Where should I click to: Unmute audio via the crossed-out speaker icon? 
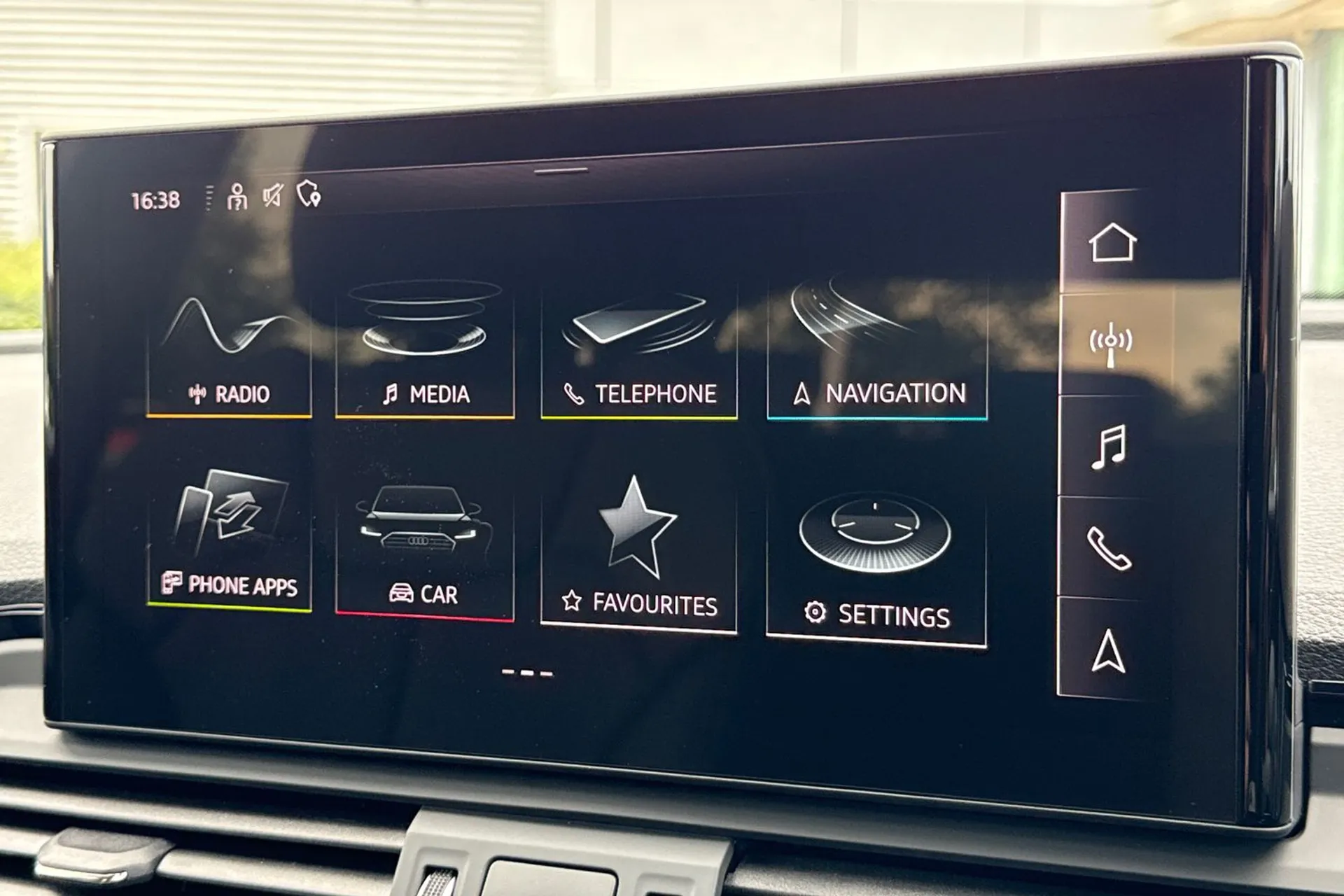point(272,197)
